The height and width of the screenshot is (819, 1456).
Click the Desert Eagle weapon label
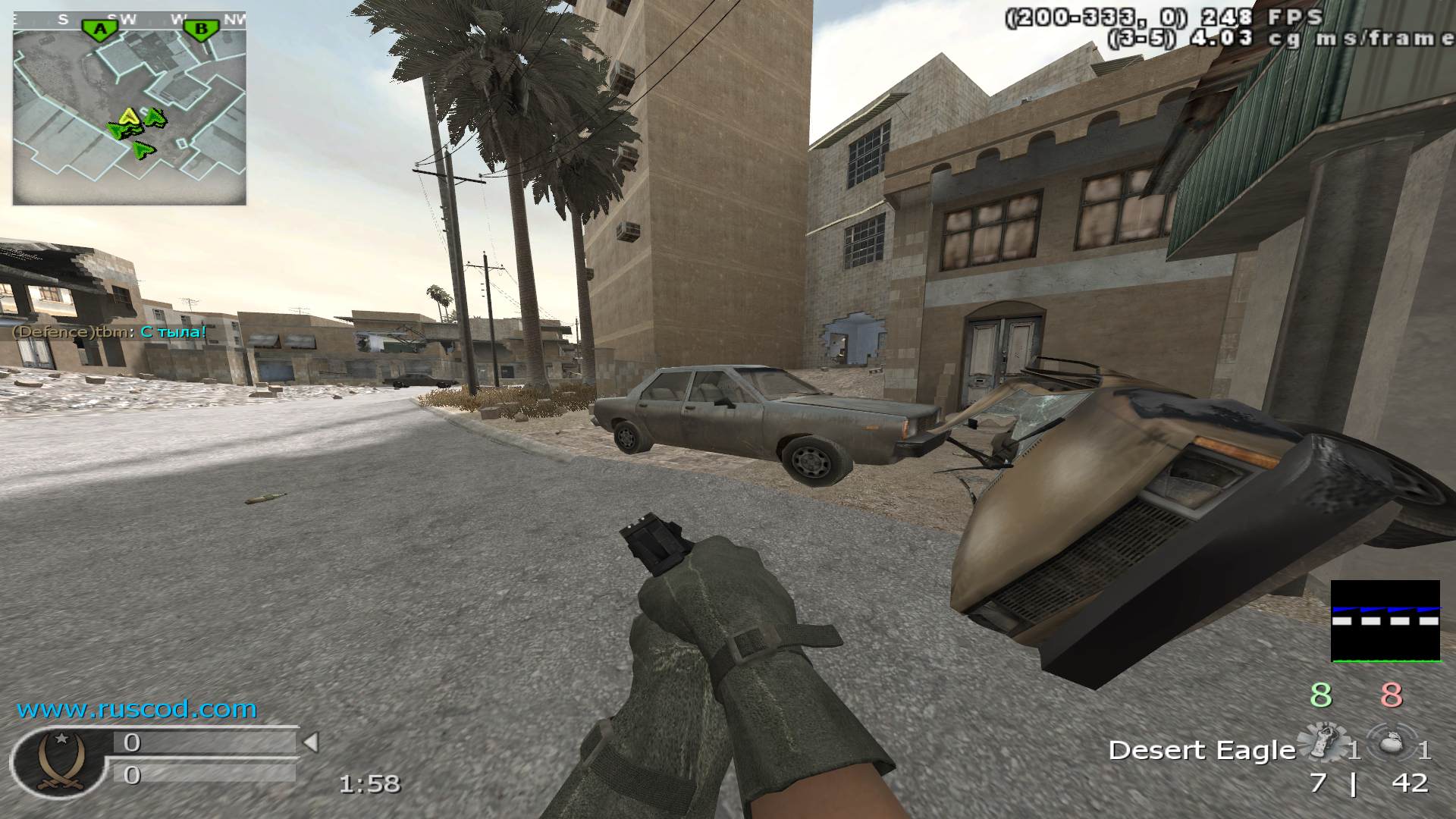click(x=1202, y=750)
